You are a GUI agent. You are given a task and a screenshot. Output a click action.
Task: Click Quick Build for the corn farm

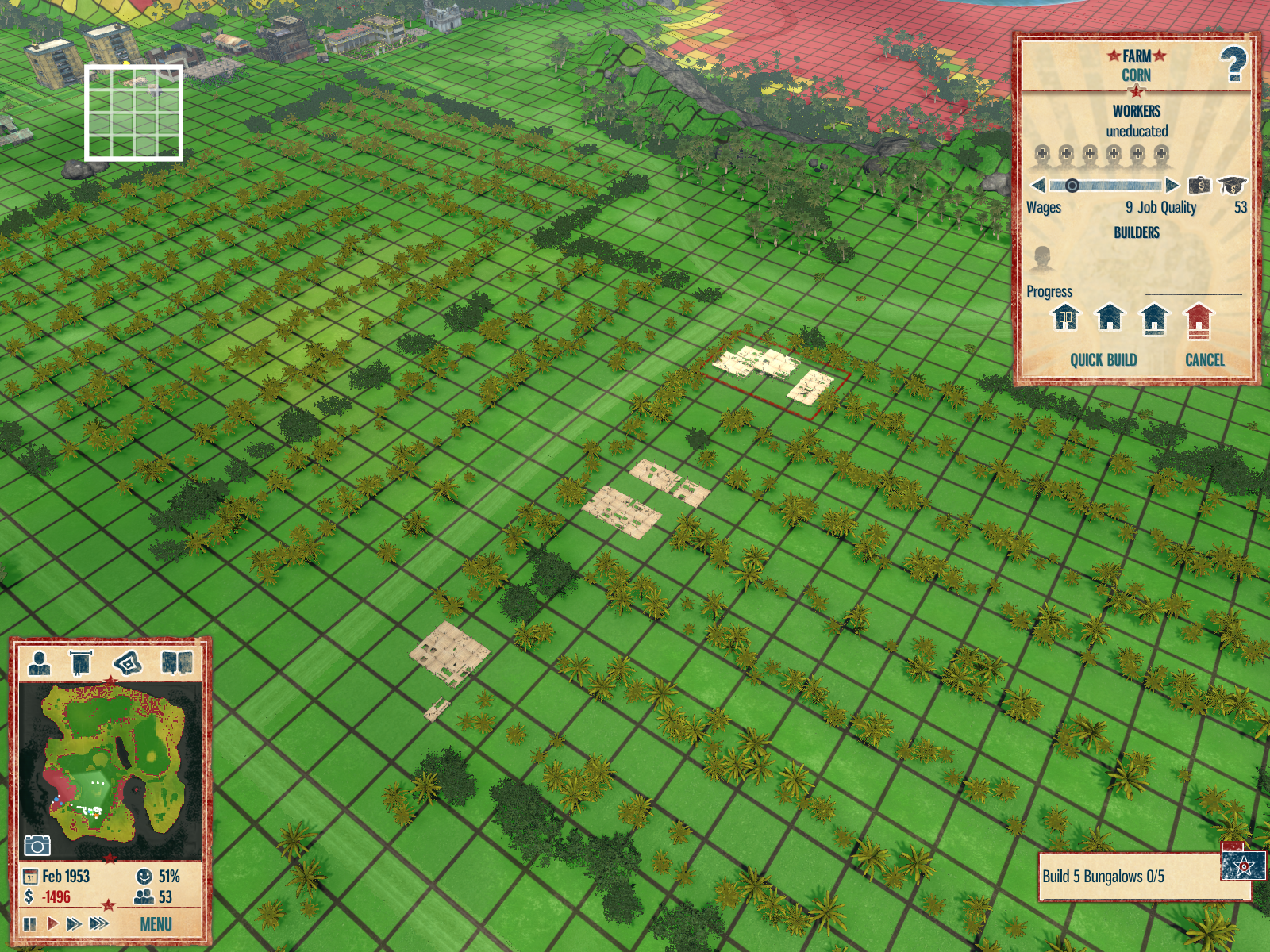pyautogui.click(x=1103, y=360)
